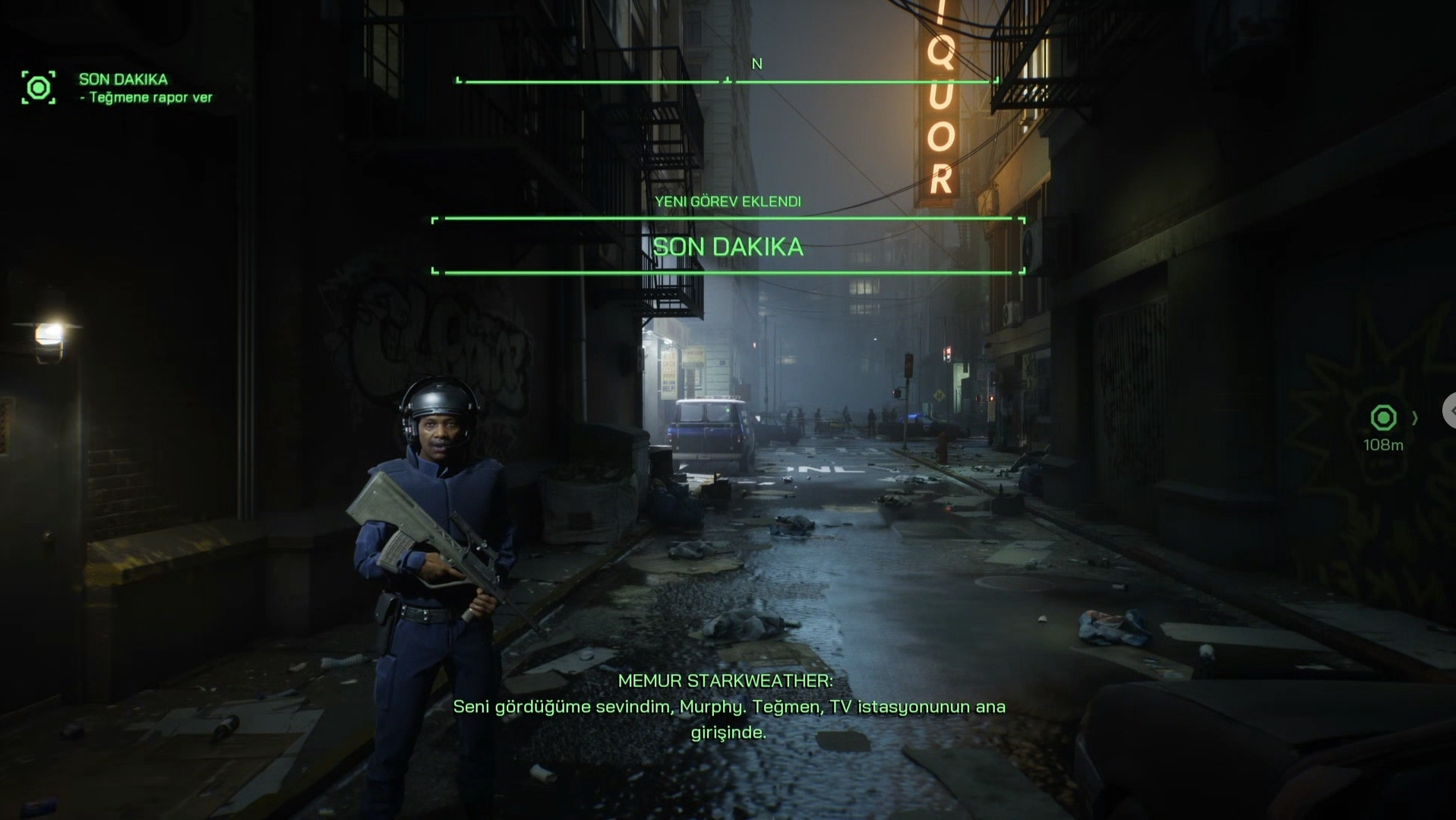Click the objective waypoint marker showing 108m
The width and height of the screenshot is (1456, 820).
coord(1382,418)
